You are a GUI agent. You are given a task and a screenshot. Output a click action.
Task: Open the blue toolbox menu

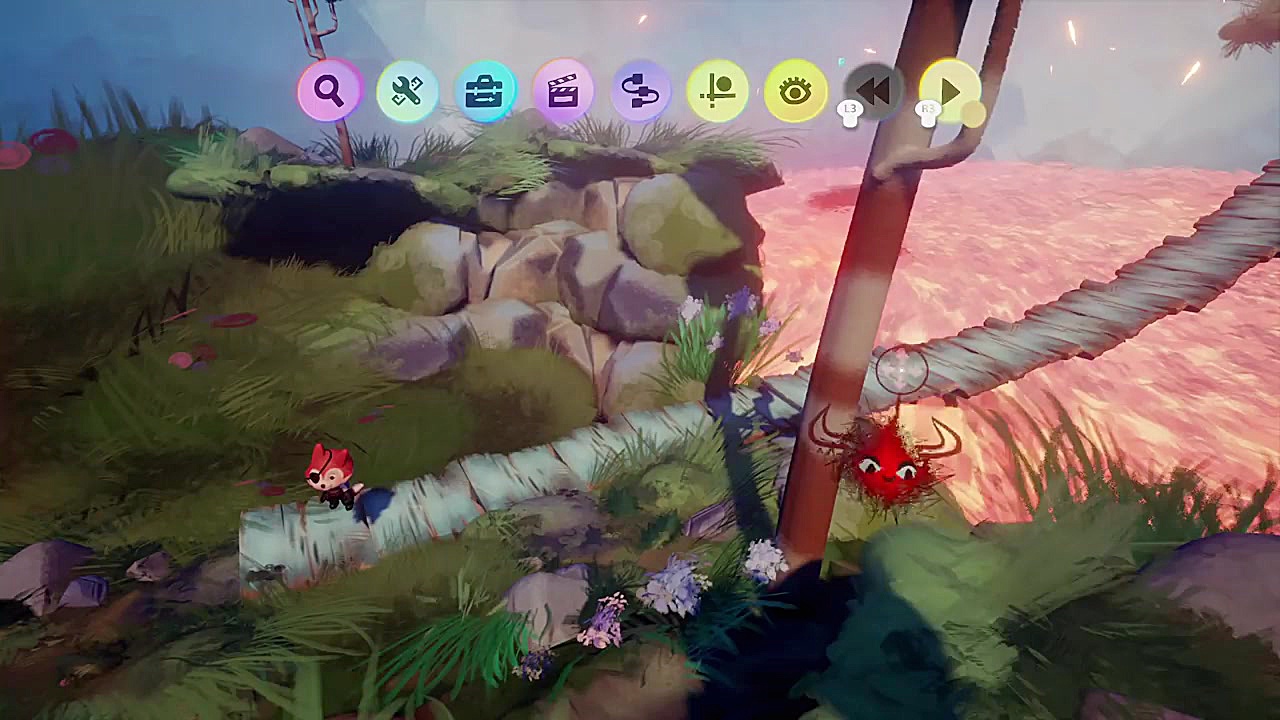point(485,90)
